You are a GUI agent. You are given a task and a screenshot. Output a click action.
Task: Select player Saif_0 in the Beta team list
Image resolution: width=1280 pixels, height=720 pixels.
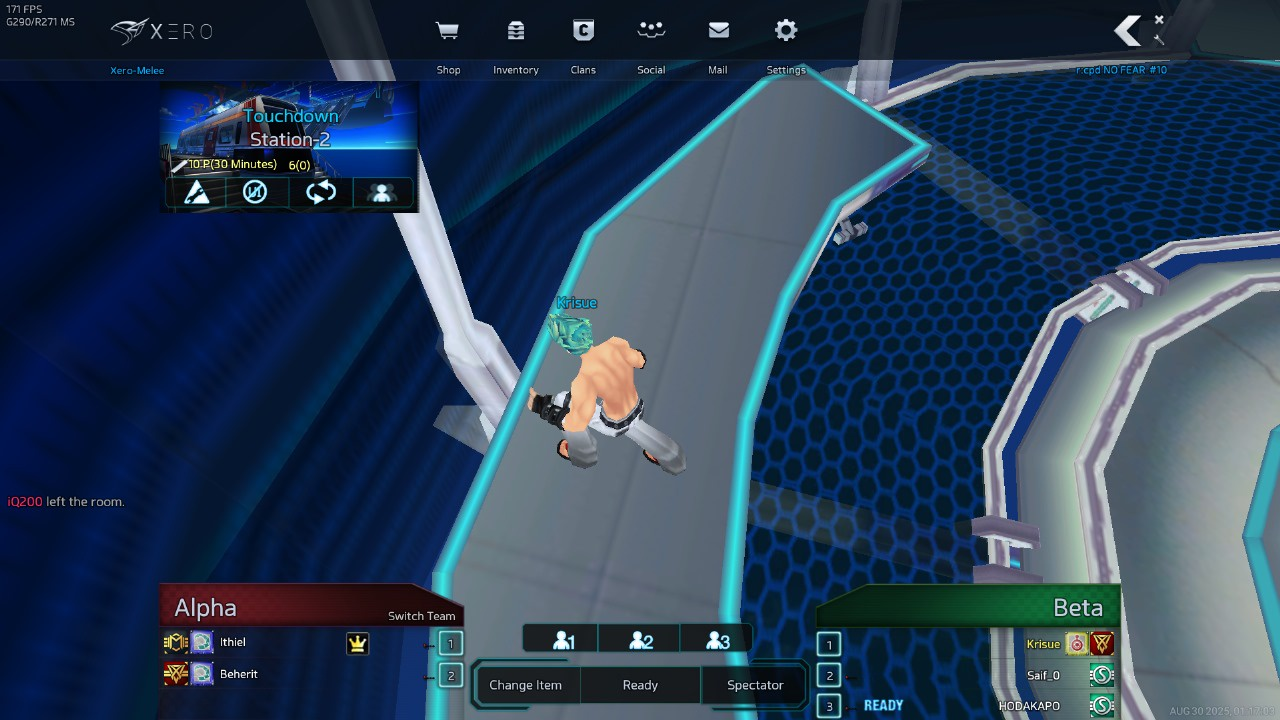(1043, 676)
